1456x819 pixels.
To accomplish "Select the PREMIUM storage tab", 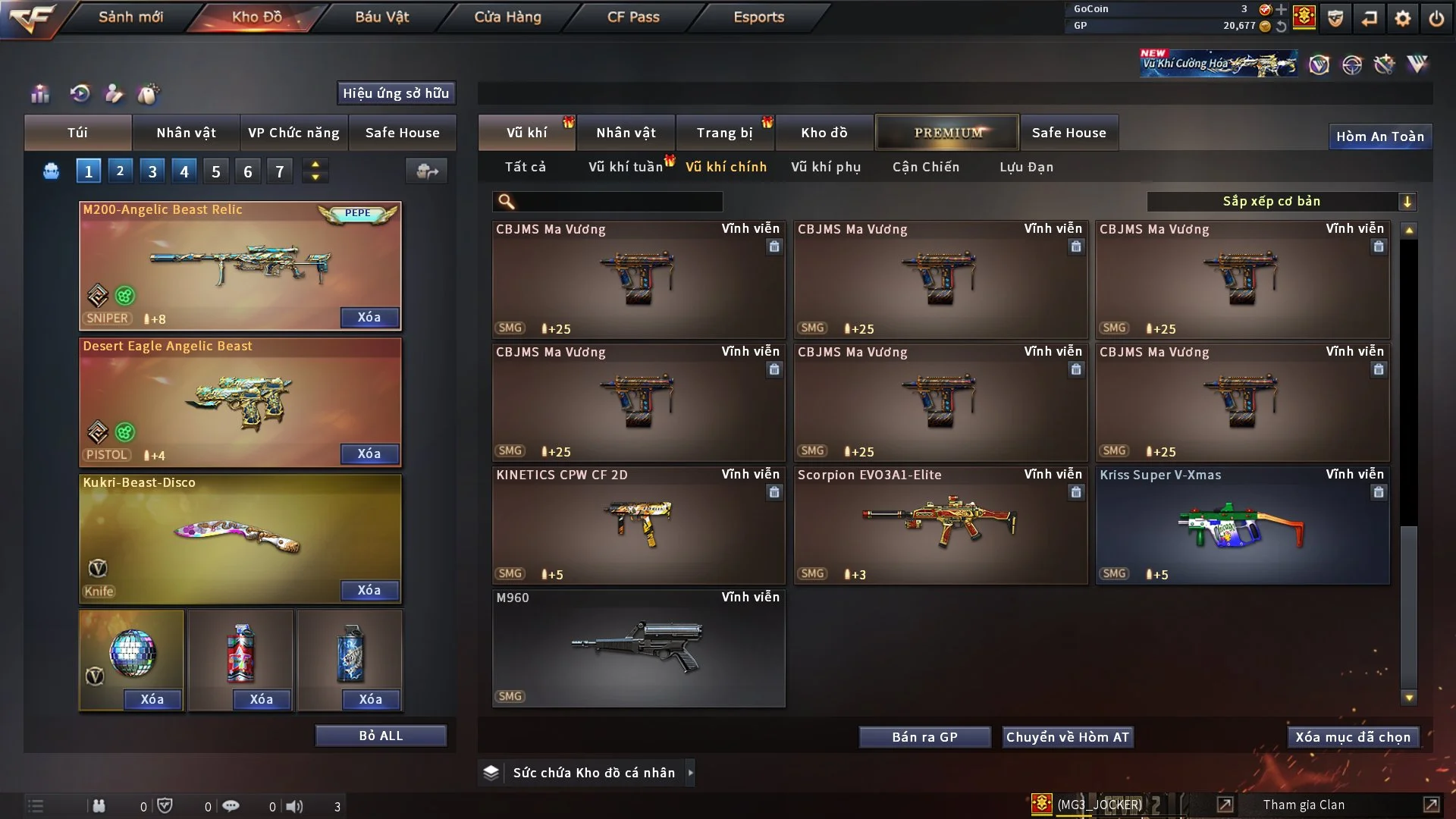I will click(x=947, y=133).
